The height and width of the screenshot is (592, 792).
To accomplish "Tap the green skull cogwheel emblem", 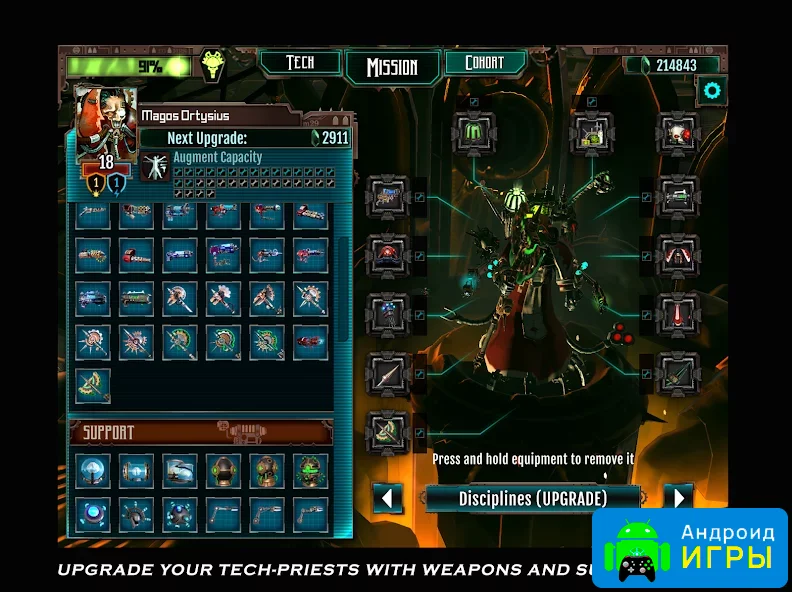I will [211, 64].
